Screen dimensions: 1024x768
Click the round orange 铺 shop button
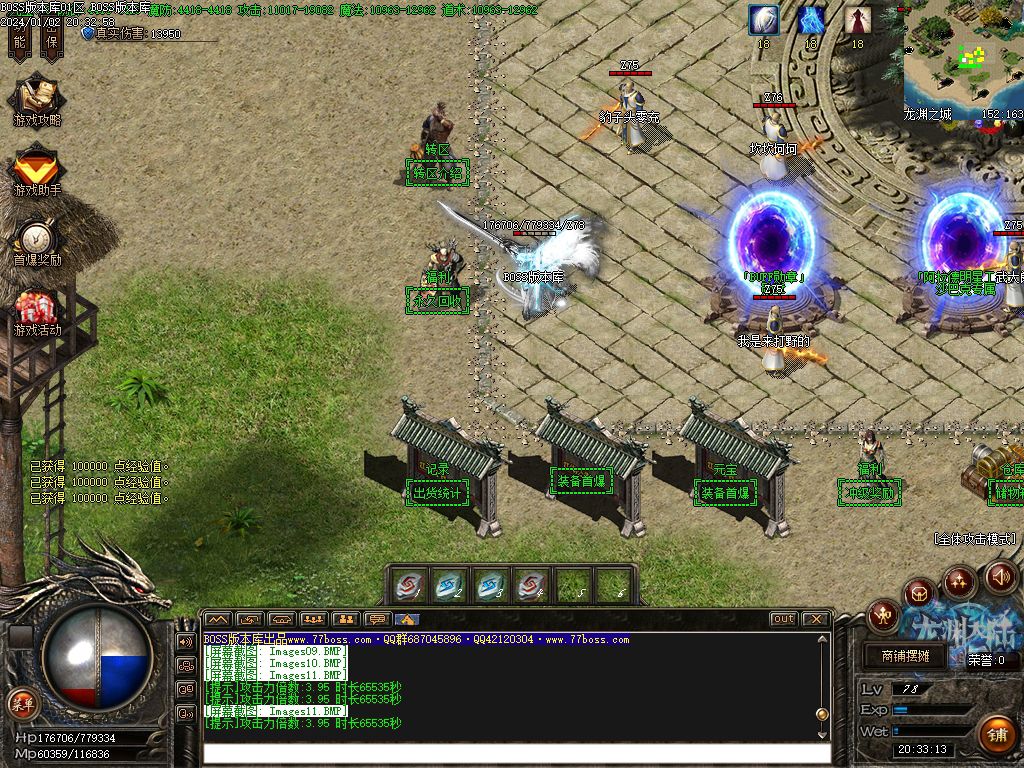tap(996, 735)
